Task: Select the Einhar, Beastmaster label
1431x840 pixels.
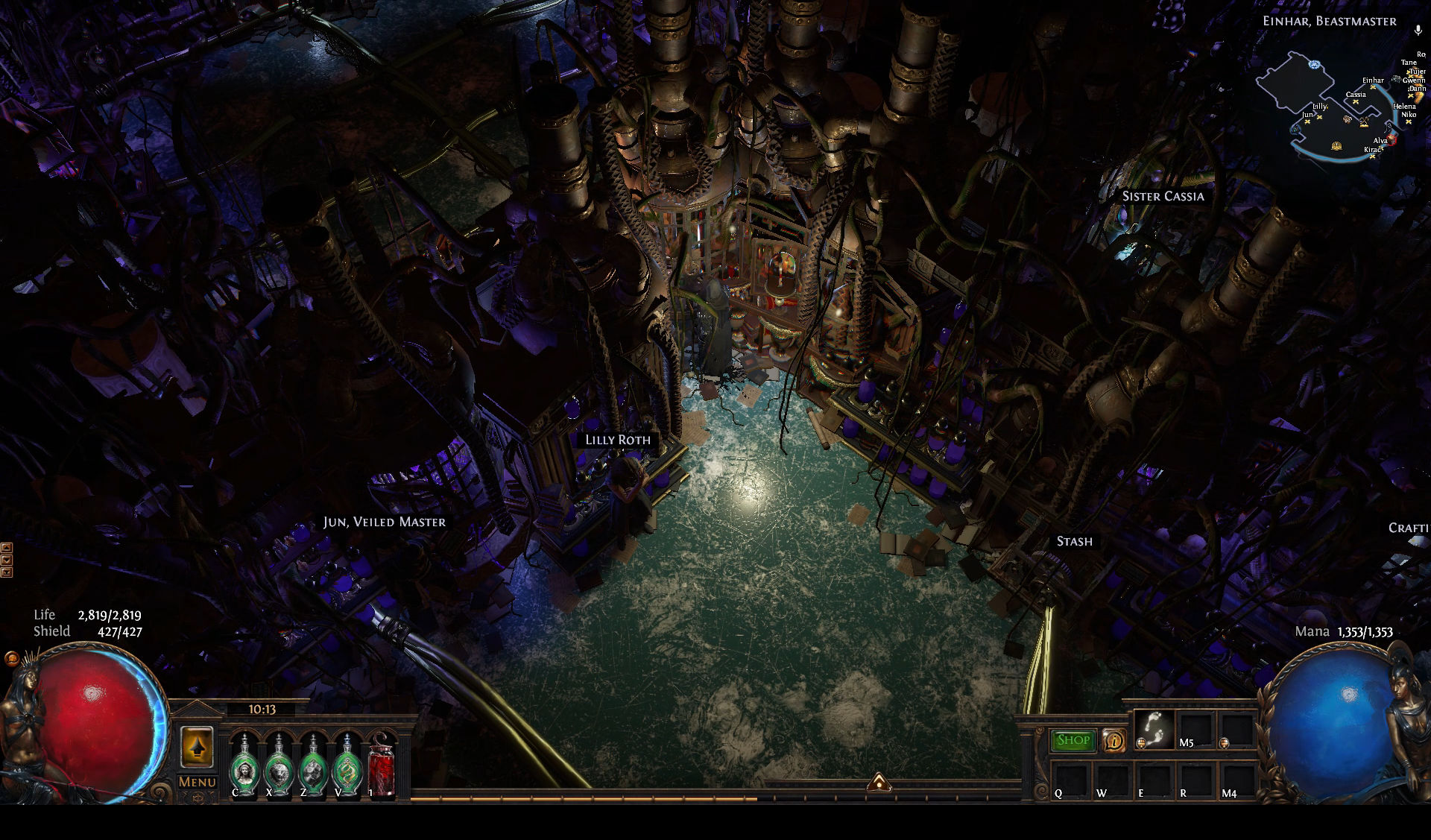Action: pos(1329,21)
